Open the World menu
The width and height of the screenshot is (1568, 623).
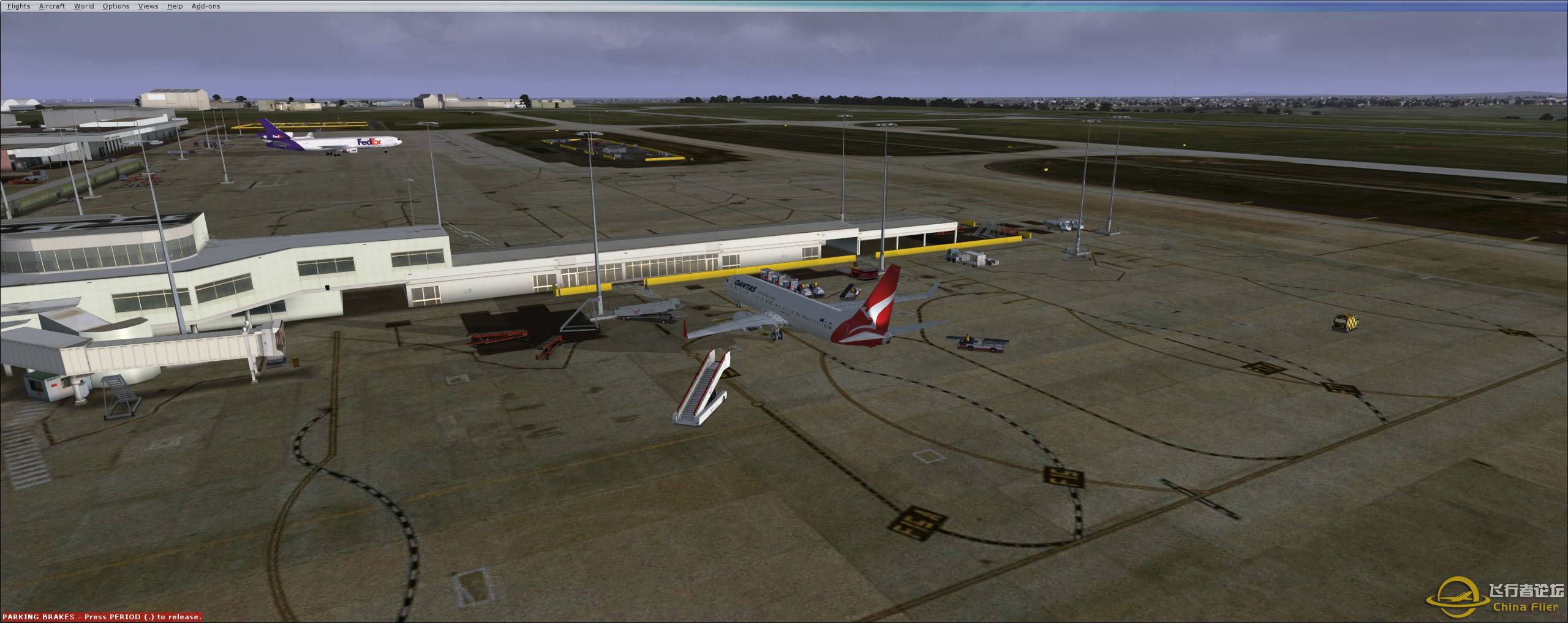[x=83, y=6]
